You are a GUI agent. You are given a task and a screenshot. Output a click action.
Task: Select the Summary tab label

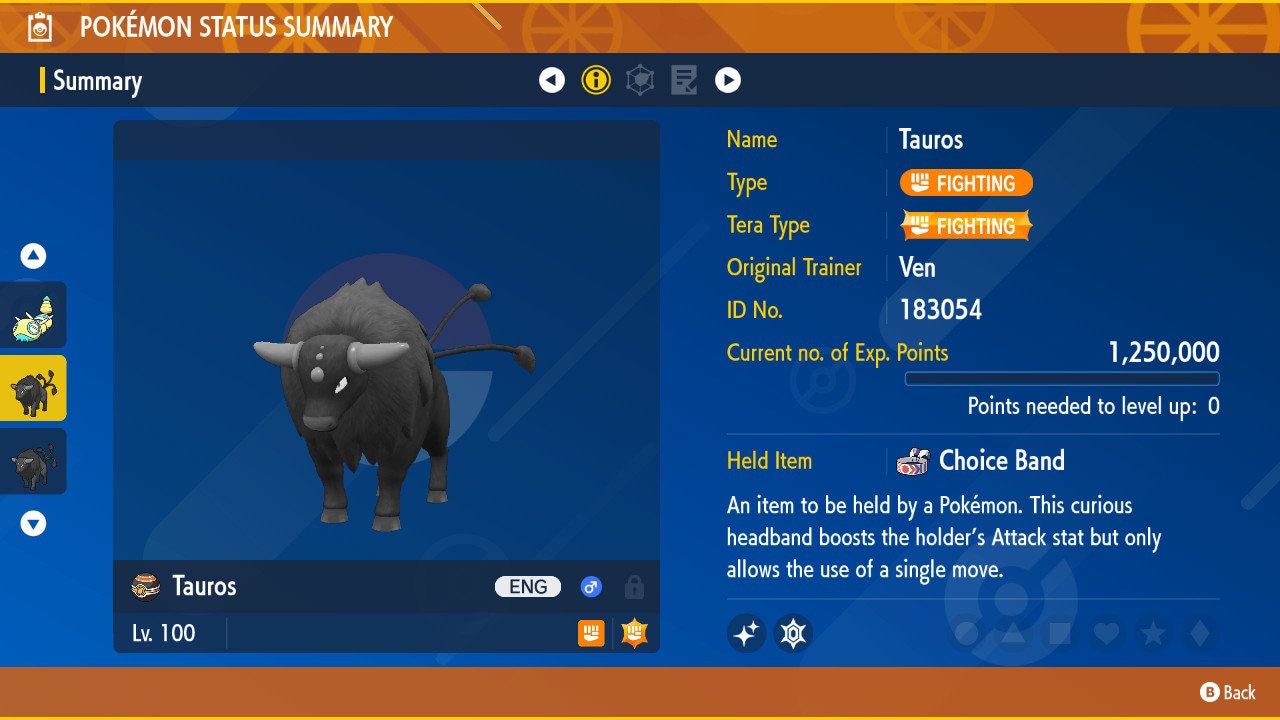coord(97,81)
